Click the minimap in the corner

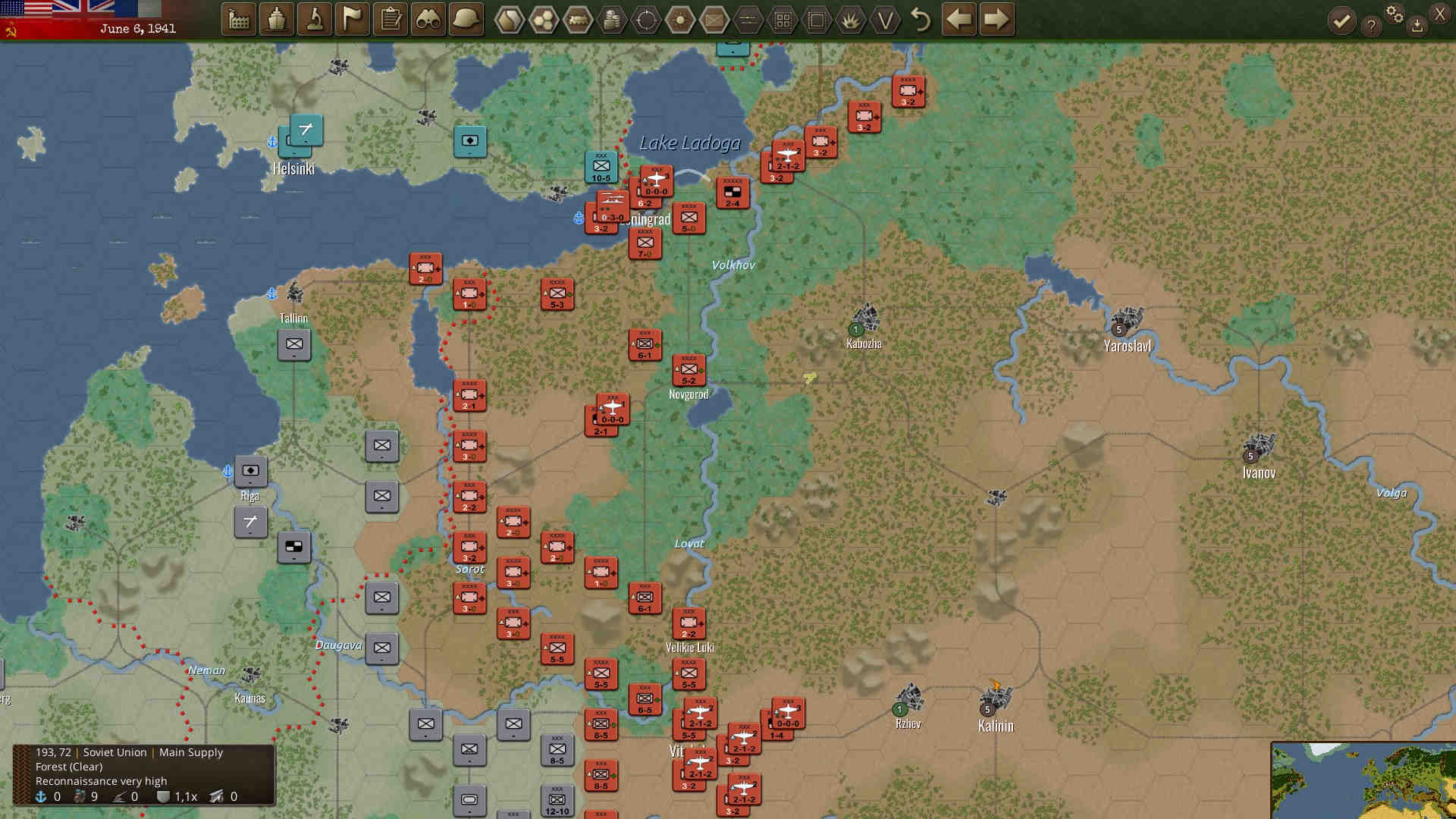pyautogui.click(x=1365, y=781)
